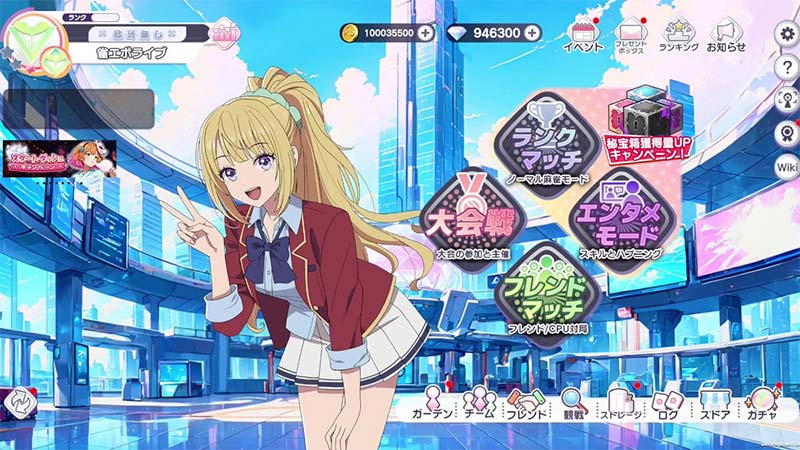Add more gold coins with plus button
The width and height of the screenshot is (800, 450).
point(426,33)
